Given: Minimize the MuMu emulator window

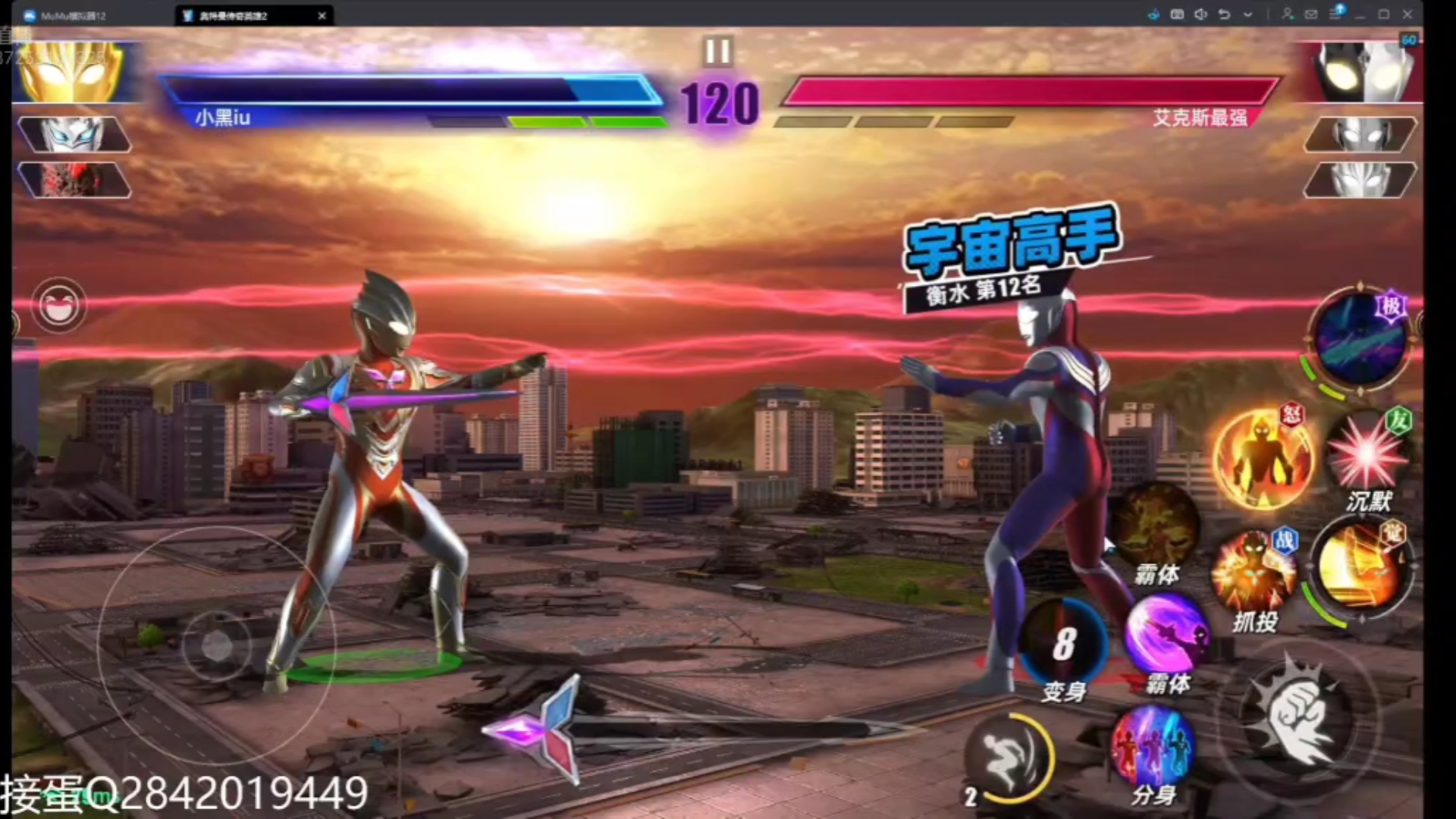Looking at the screenshot, I should coord(1360,14).
